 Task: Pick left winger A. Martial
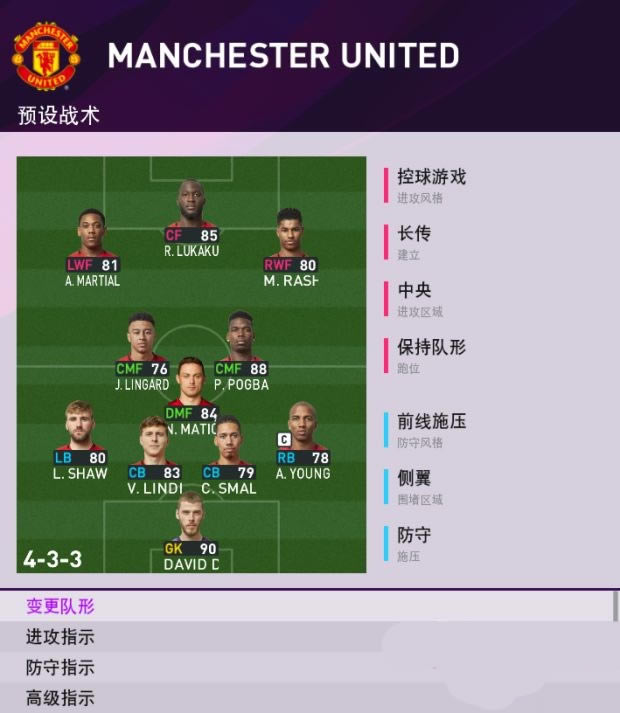coord(92,244)
